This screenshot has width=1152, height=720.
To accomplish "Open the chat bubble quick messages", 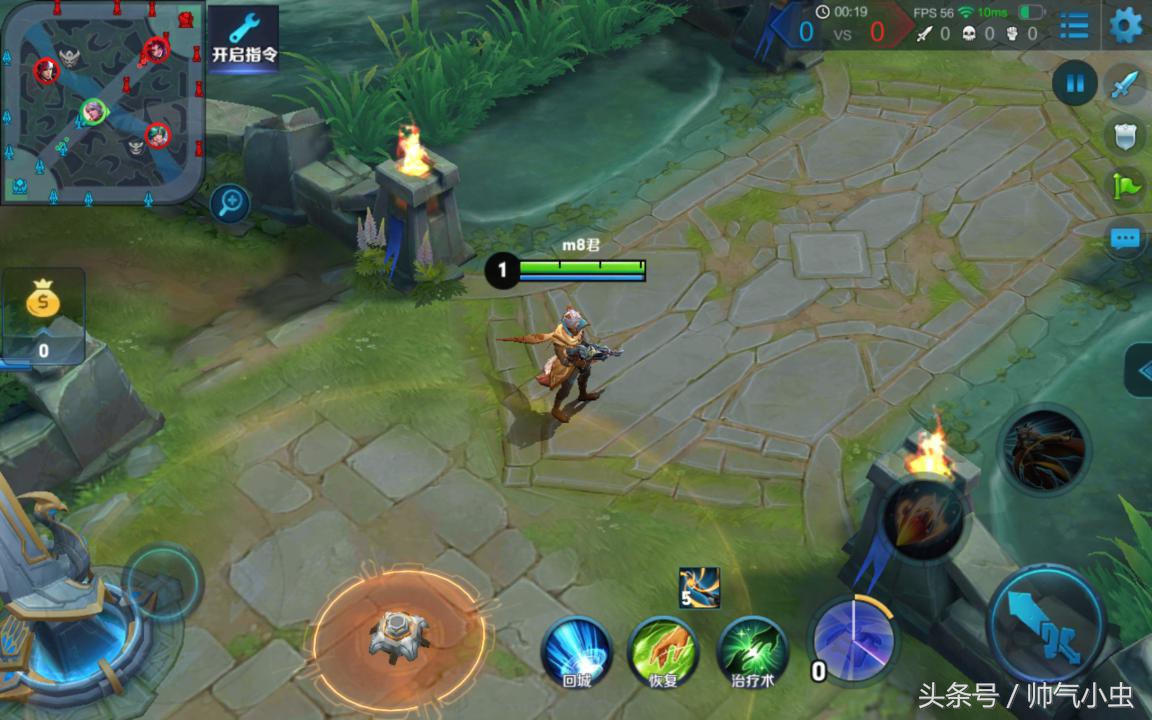I will pyautogui.click(x=1126, y=238).
